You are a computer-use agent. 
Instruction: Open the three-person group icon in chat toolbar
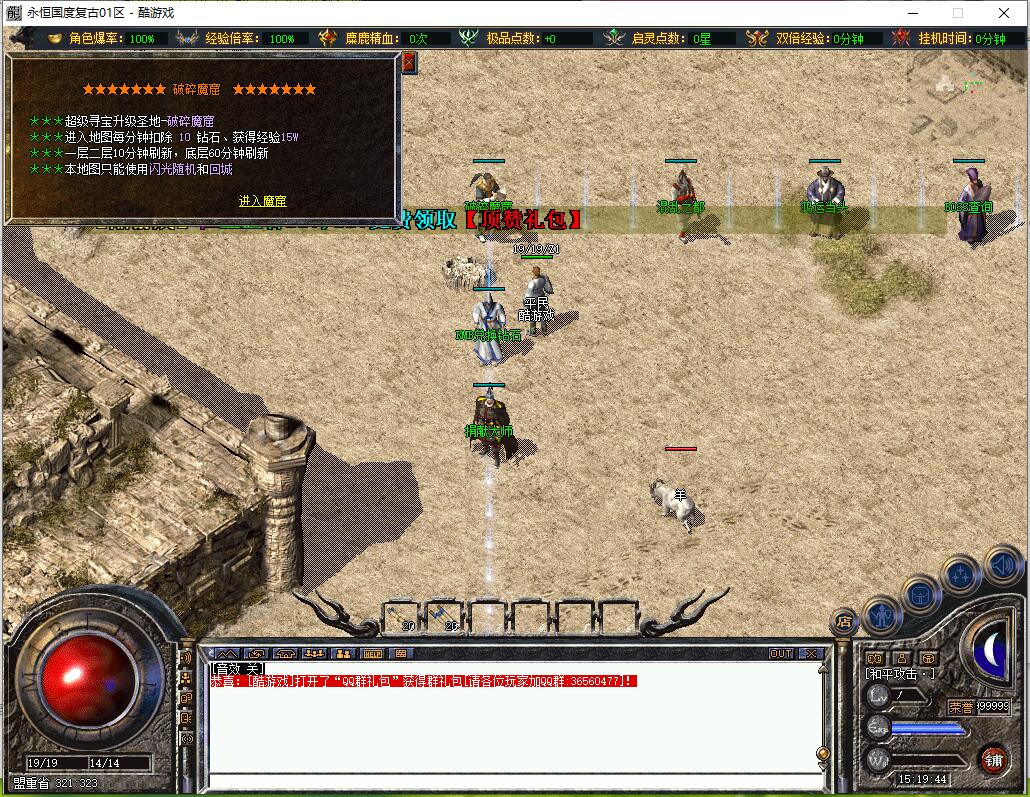tap(315, 654)
